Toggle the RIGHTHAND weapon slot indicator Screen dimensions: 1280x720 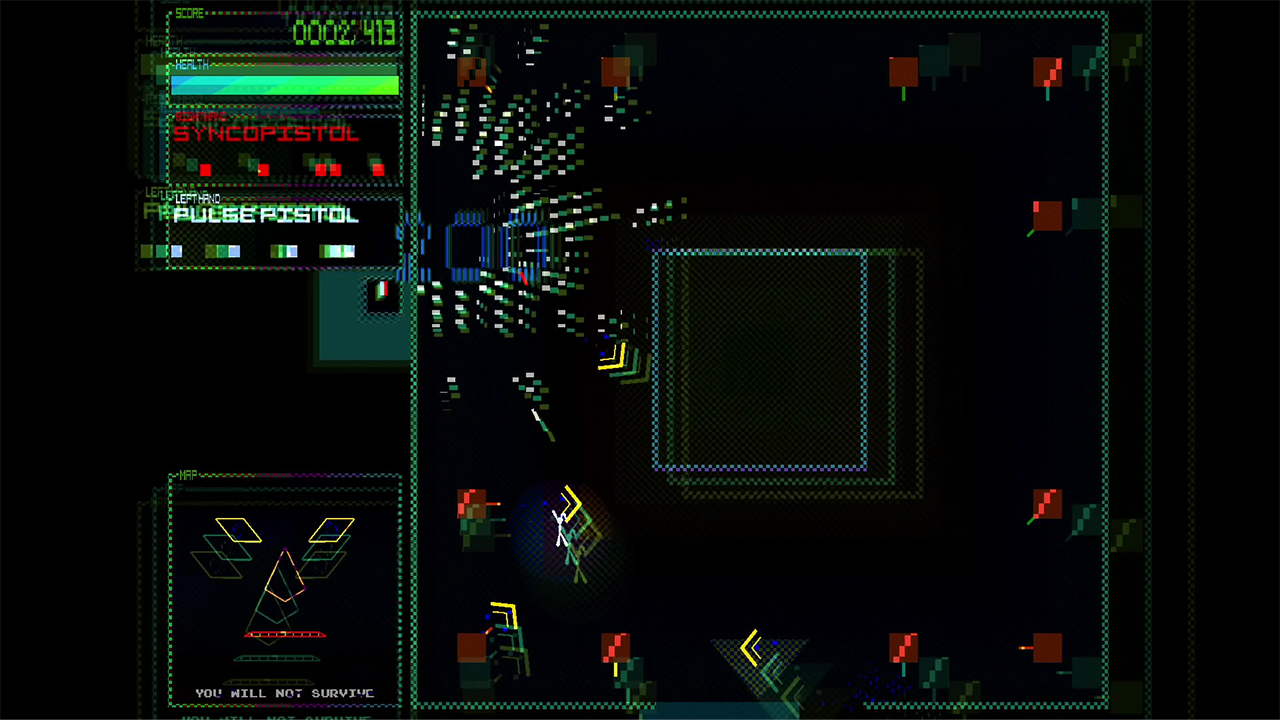[200, 117]
